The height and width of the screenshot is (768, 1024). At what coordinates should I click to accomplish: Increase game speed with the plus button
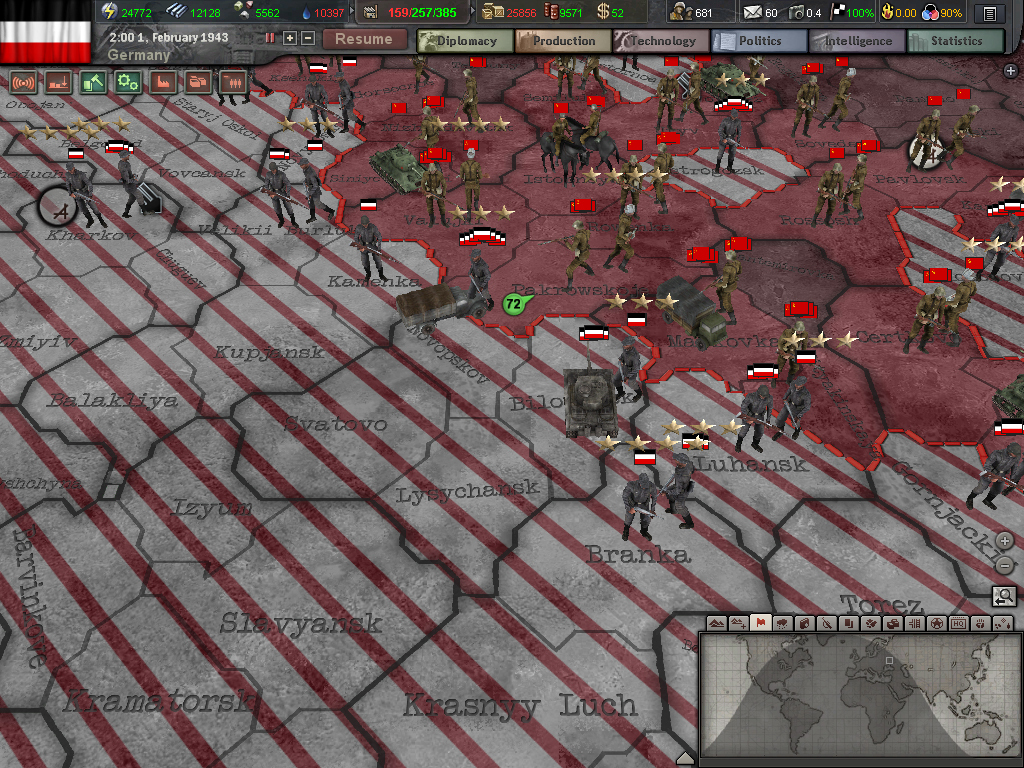click(290, 38)
